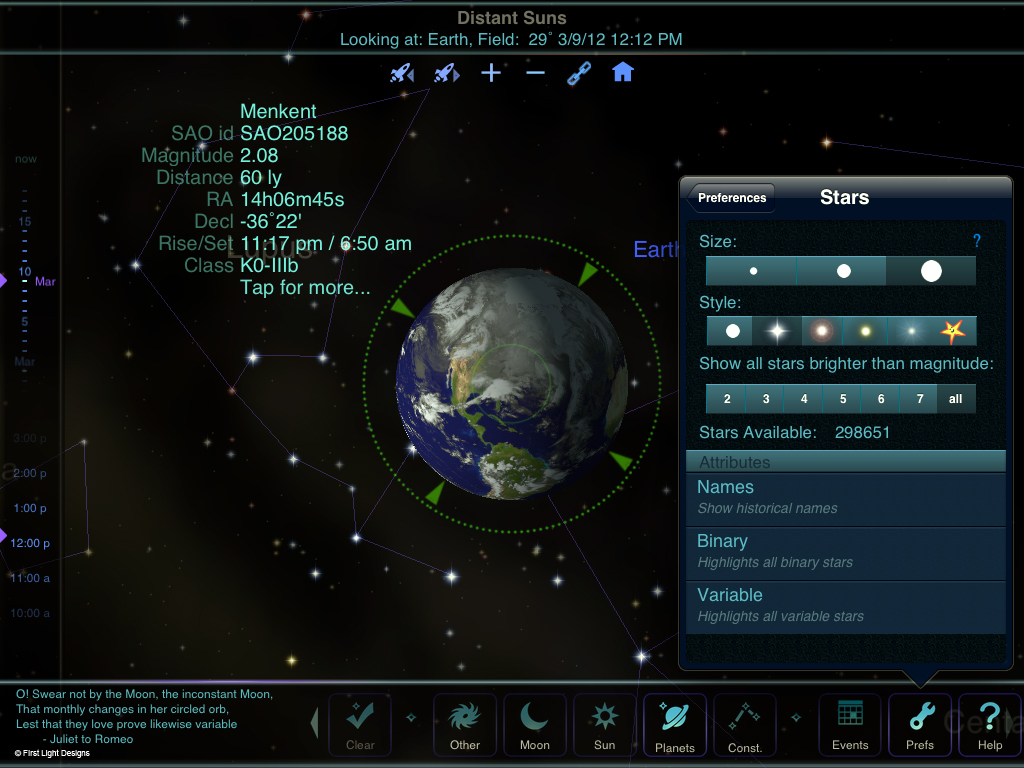The width and height of the screenshot is (1024, 768).
Task: Open the Help button
Action: [989, 724]
